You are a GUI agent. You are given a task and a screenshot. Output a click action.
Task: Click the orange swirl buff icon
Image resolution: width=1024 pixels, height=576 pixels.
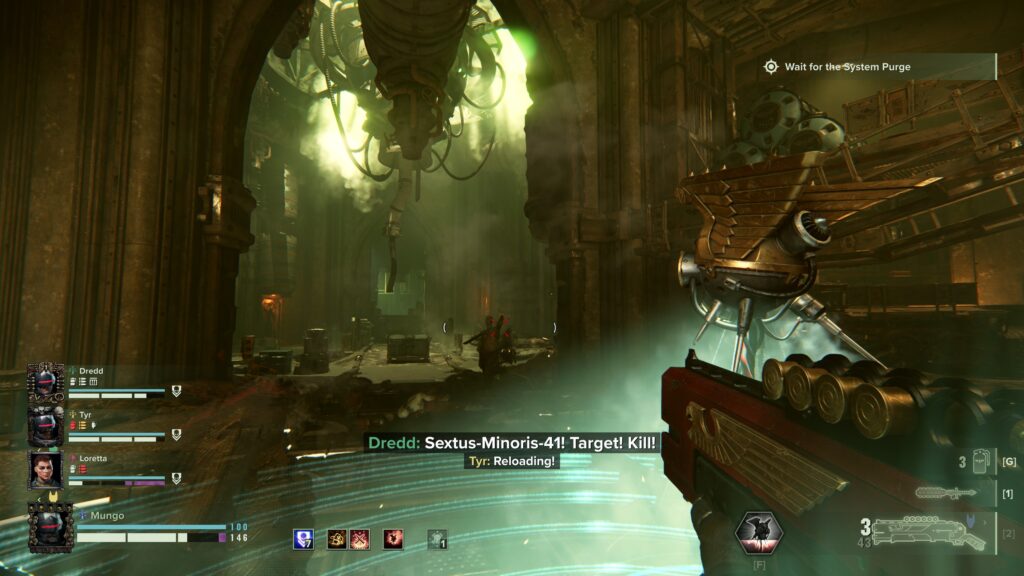click(338, 539)
